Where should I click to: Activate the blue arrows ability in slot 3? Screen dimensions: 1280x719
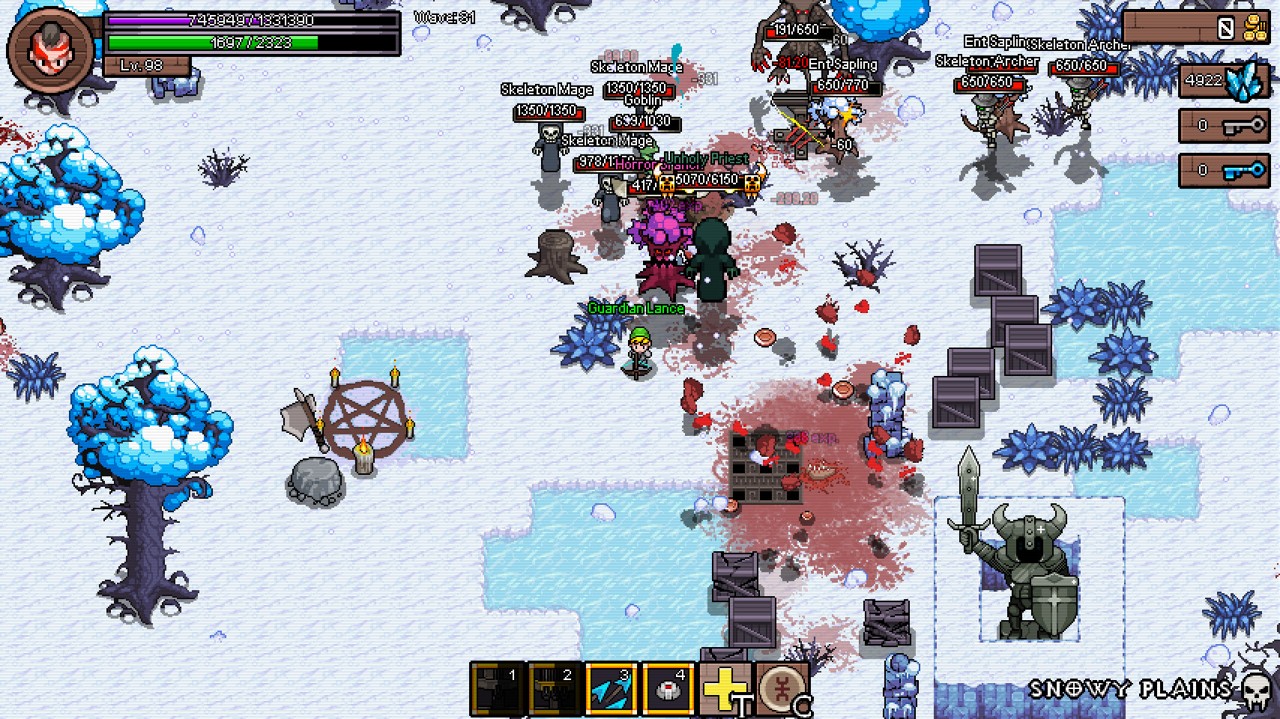[x=611, y=688]
